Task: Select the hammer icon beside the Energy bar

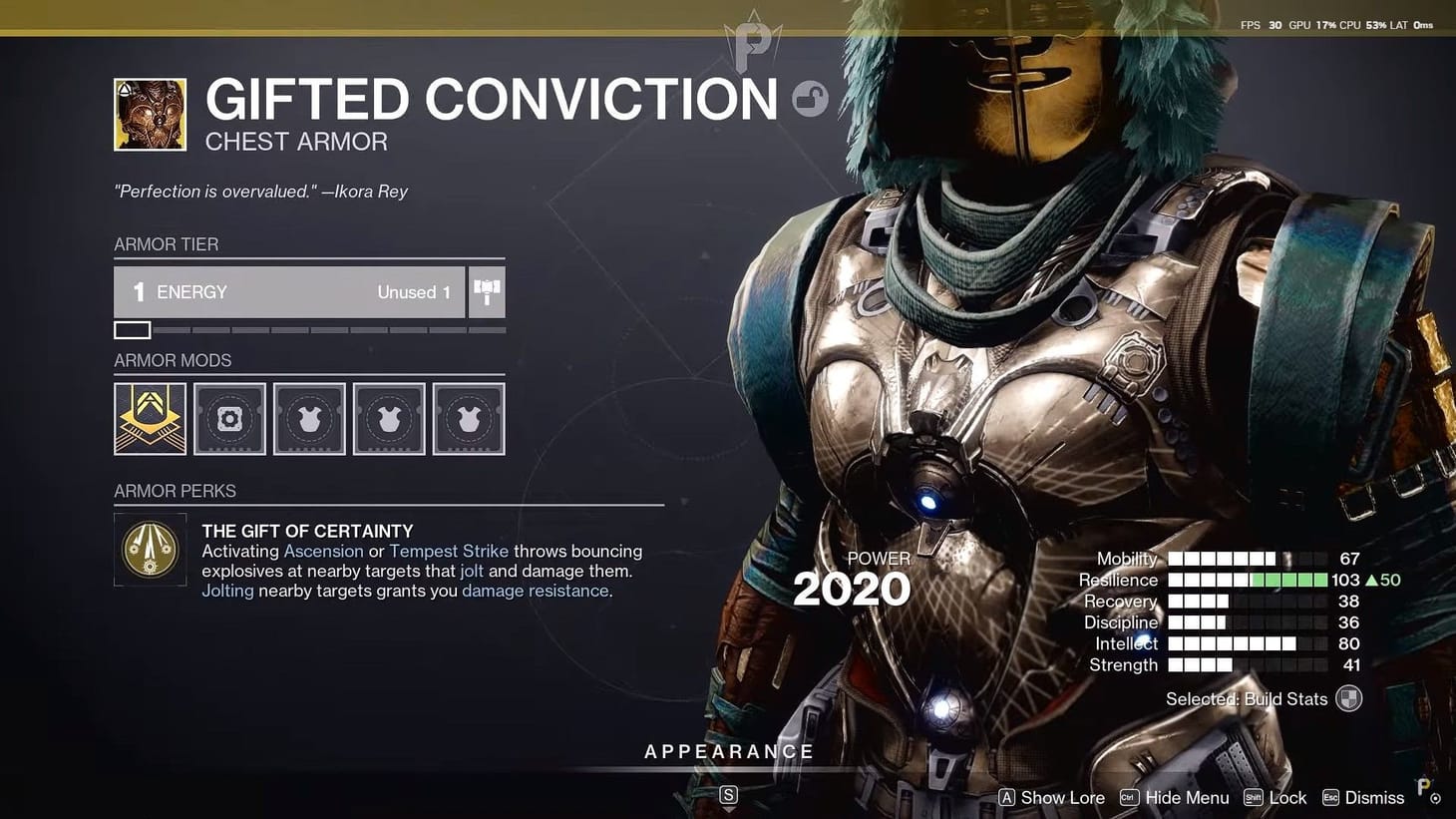Action: point(487,291)
